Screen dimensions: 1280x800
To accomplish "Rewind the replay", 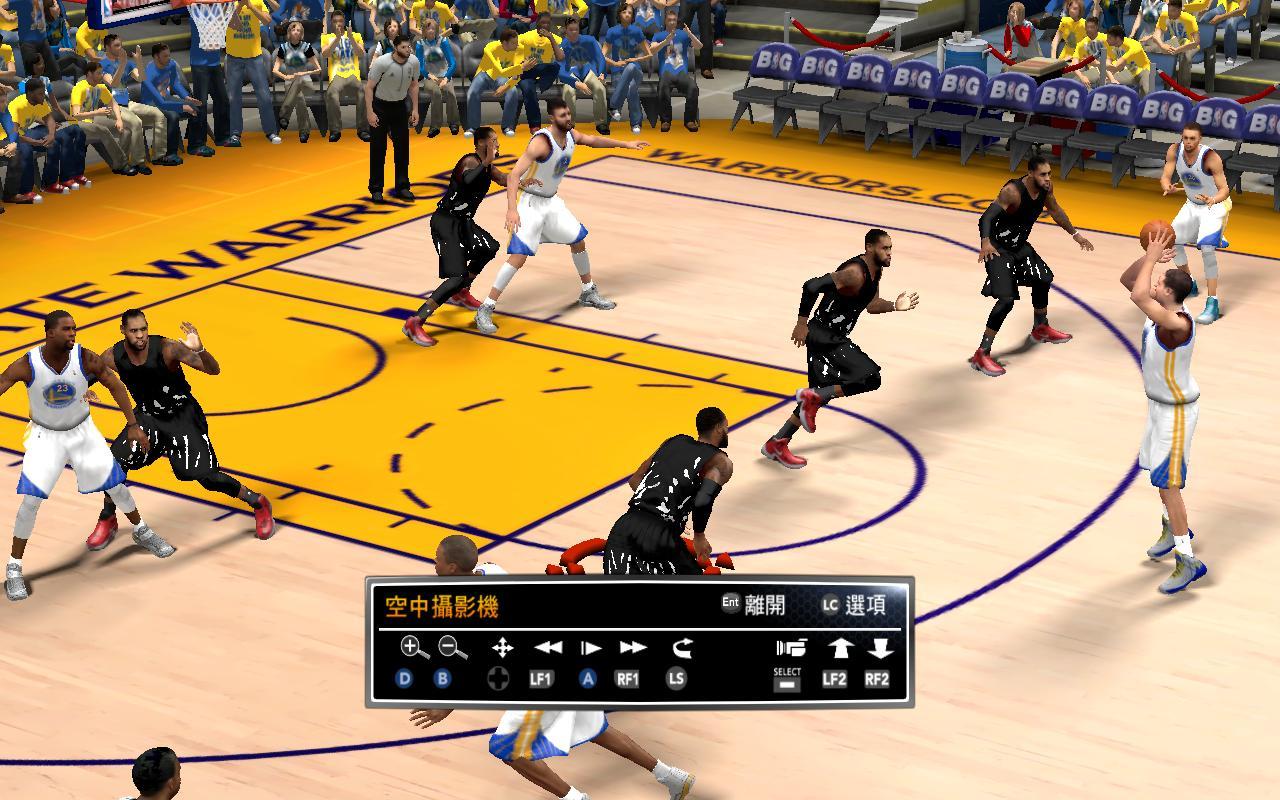I will point(548,648).
